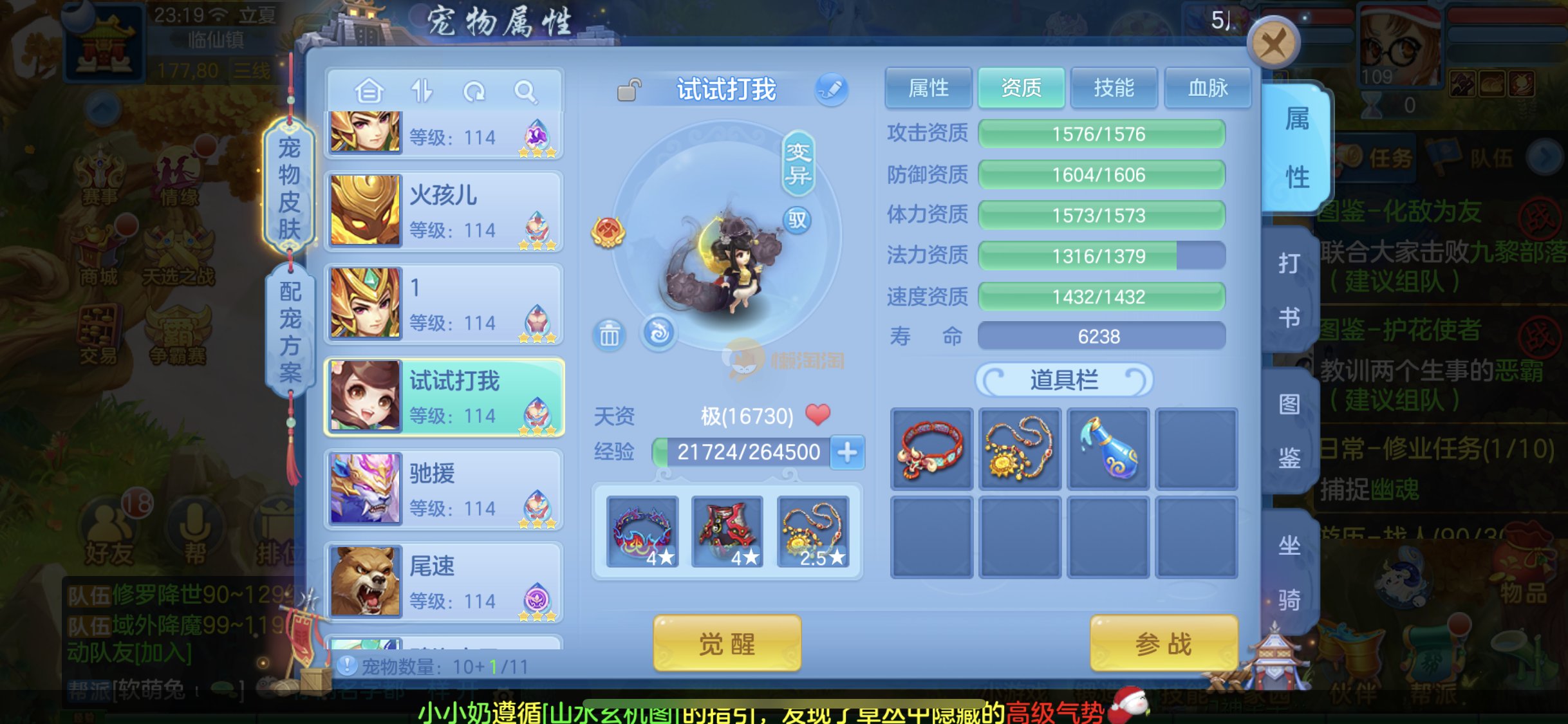This screenshot has width=1568, height=724.
Task: Open the 图鉴 side tab
Action: (1289, 431)
